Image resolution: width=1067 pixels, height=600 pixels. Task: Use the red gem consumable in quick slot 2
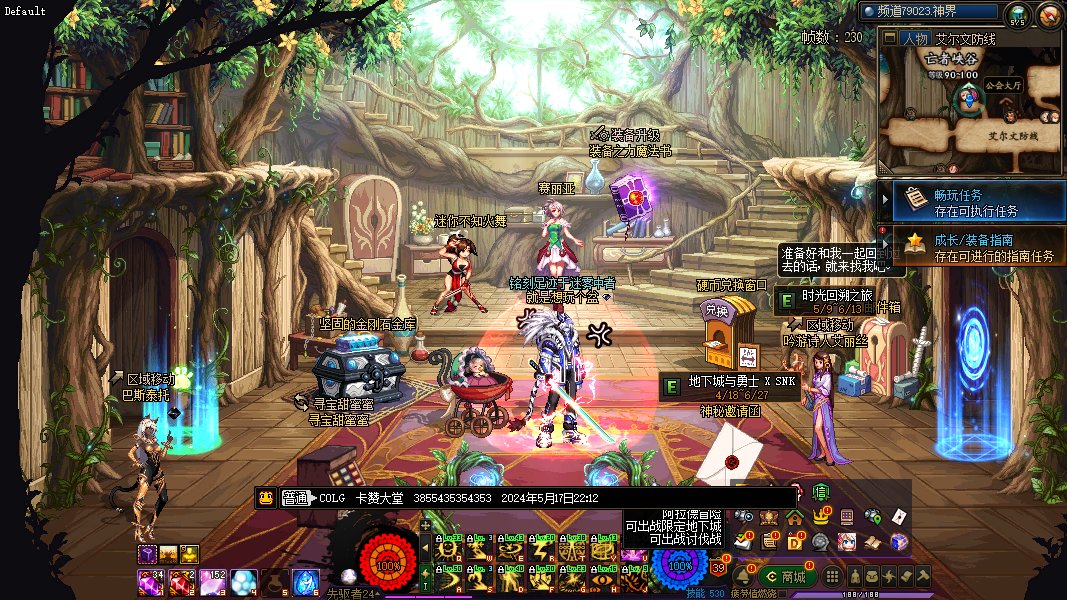[x=182, y=580]
